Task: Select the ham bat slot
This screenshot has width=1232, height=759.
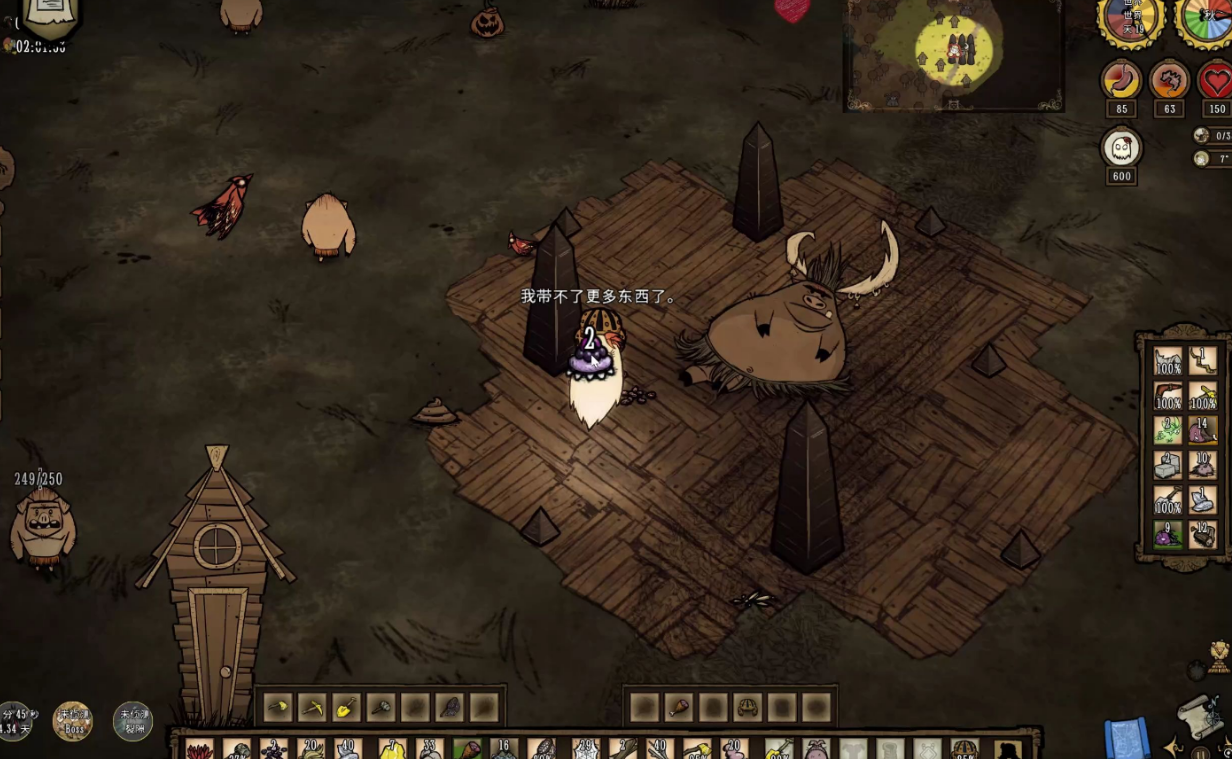Action: [x=679, y=707]
